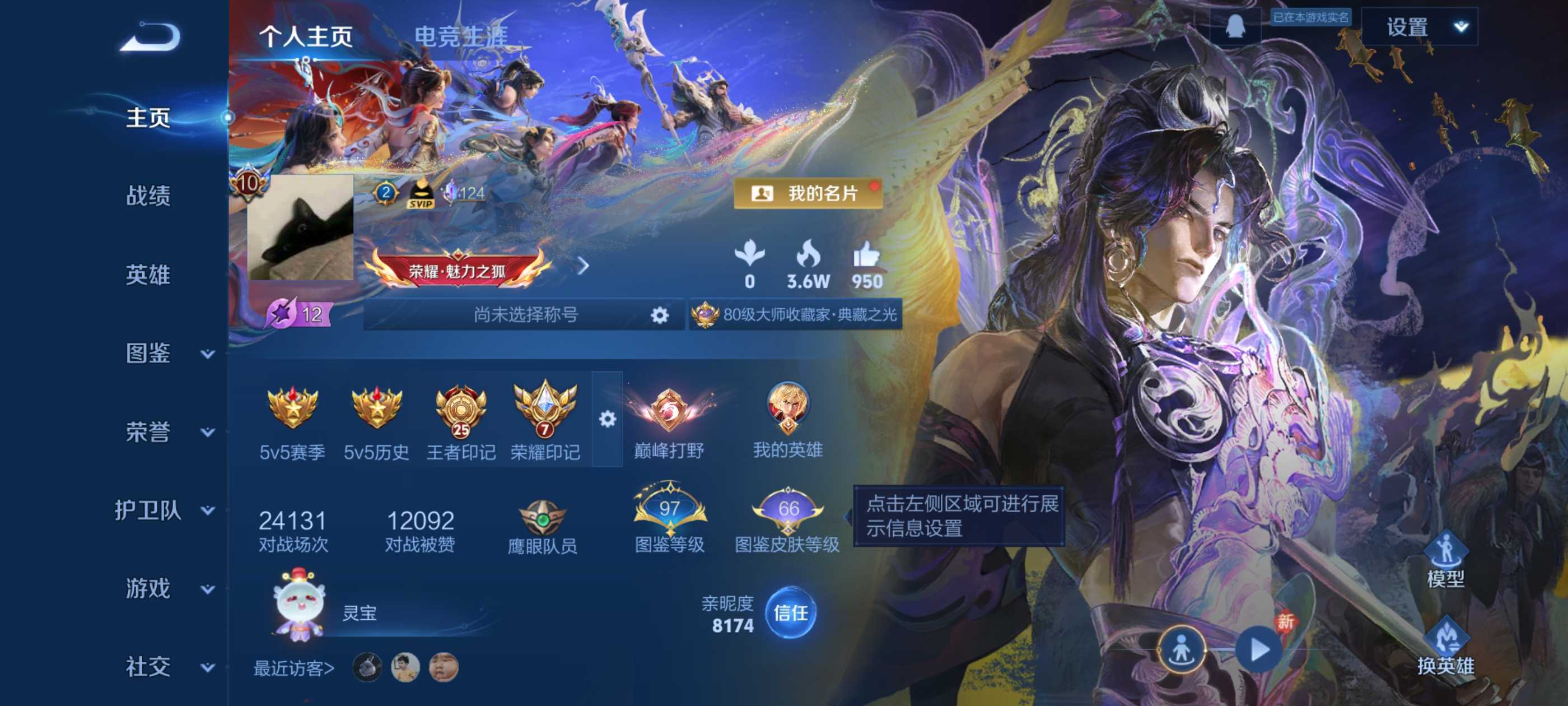1568x706 pixels.
Task: View the 5v5赛季 rank badge
Action: tap(292, 421)
